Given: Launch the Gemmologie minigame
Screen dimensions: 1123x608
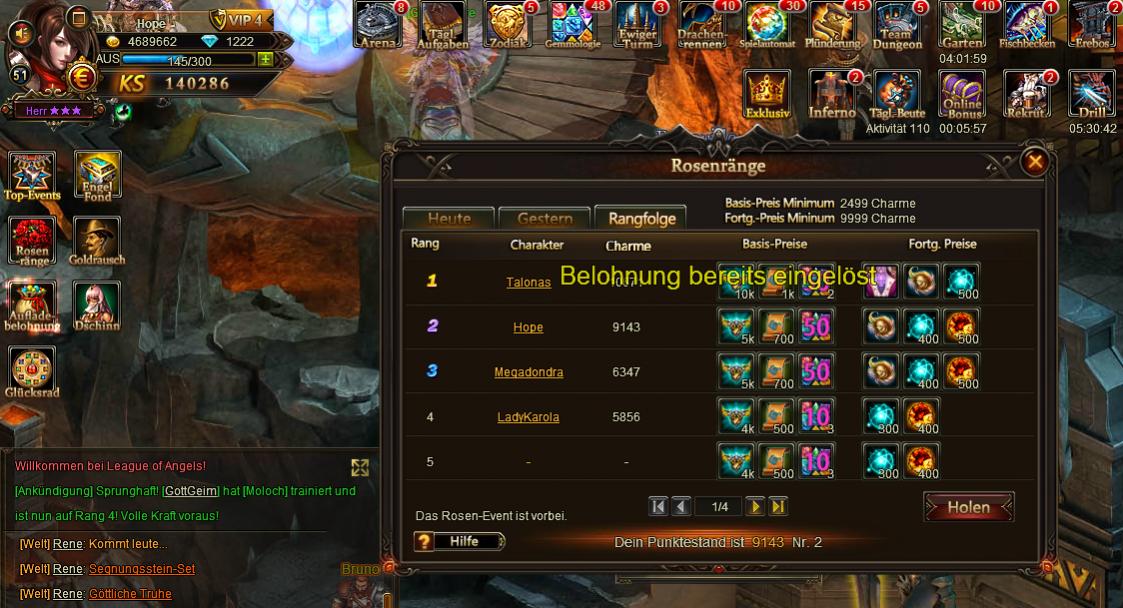Looking at the screenshot, I should (x=573, y=25).
